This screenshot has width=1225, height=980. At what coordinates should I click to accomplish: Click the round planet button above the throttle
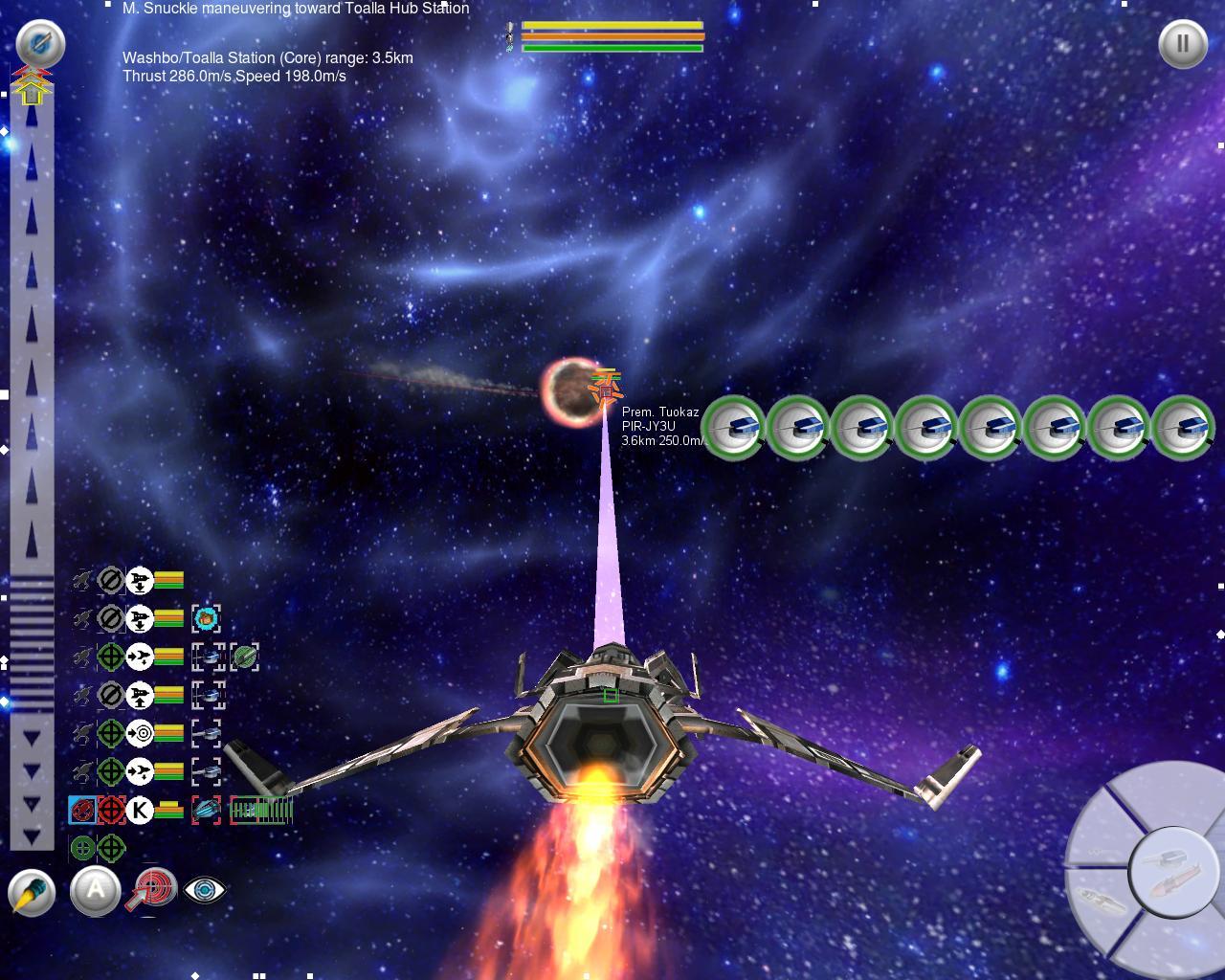pos(40,43)
